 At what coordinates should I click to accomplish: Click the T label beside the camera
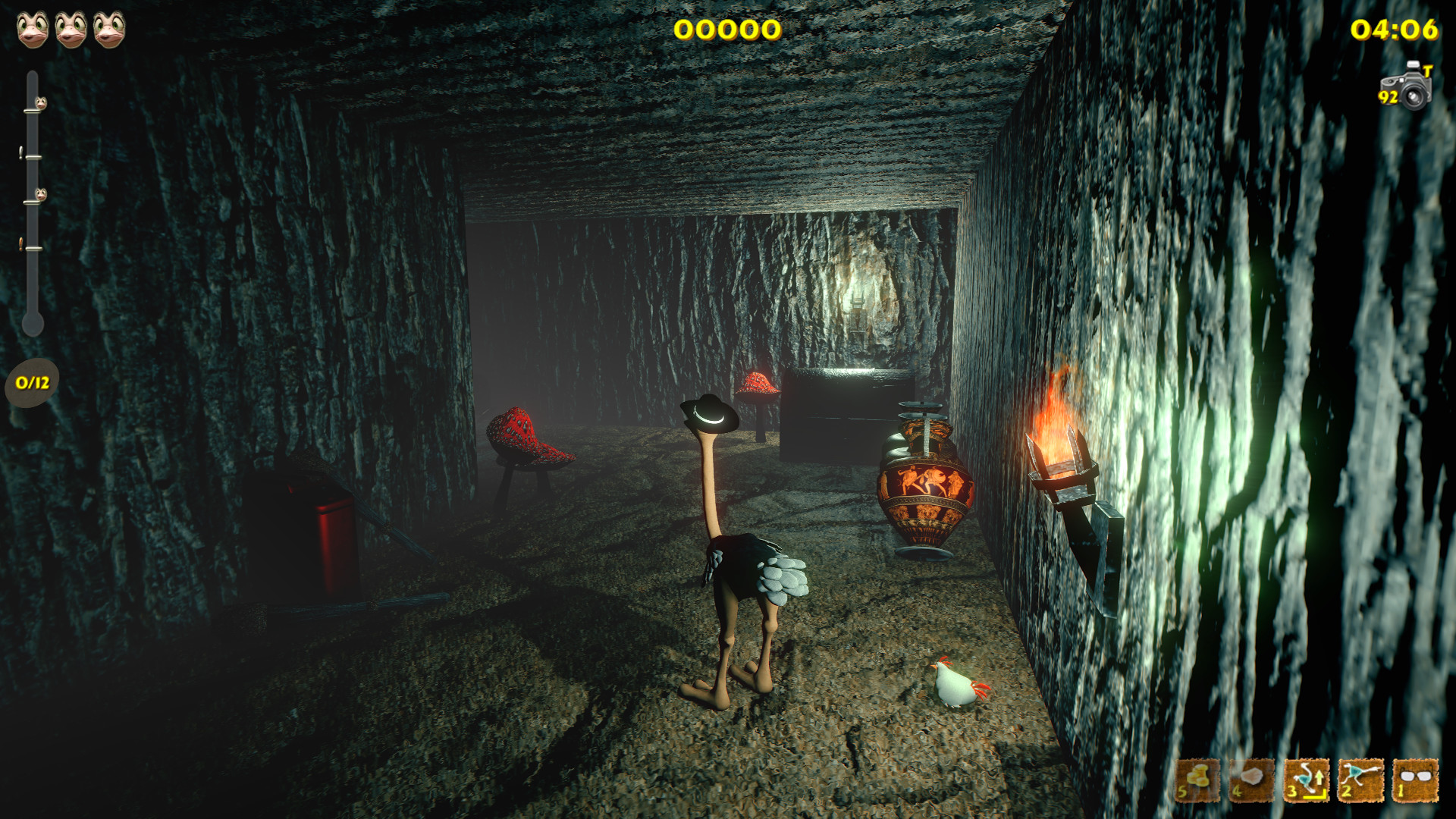[x=1429, y=70]
